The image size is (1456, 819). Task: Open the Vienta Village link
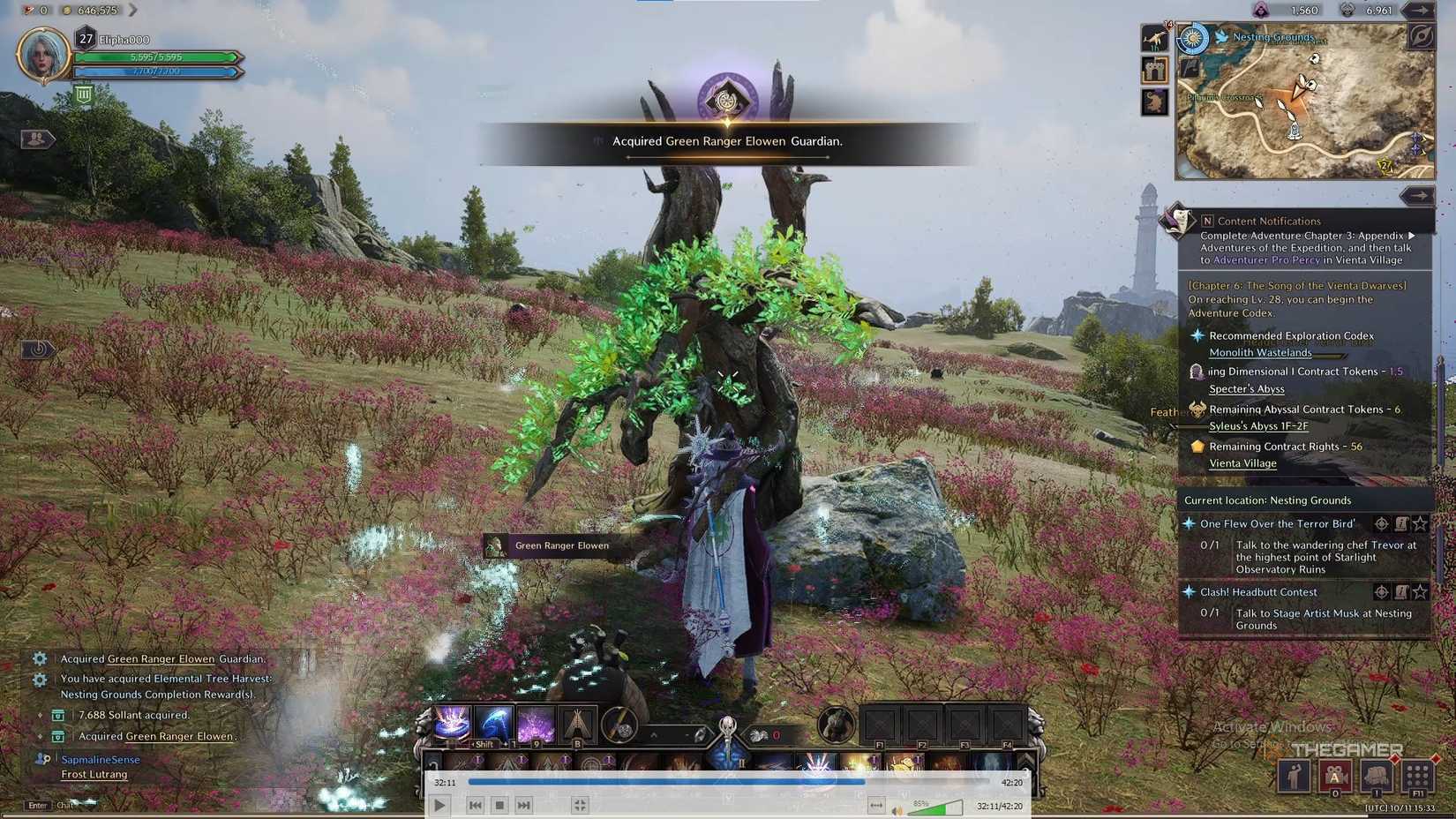click(1242, 462)
